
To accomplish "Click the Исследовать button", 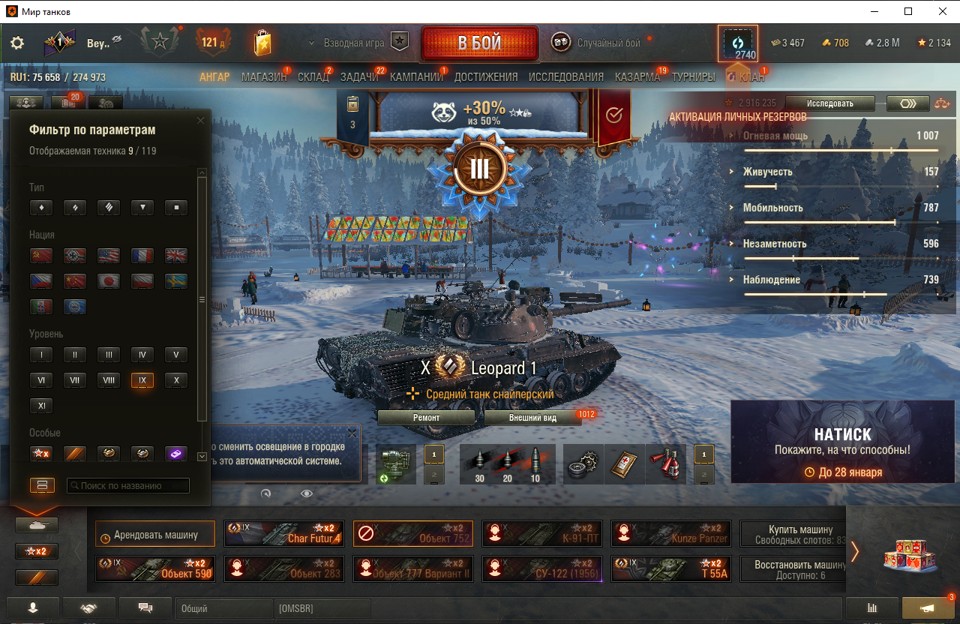I will click(830, 103).
